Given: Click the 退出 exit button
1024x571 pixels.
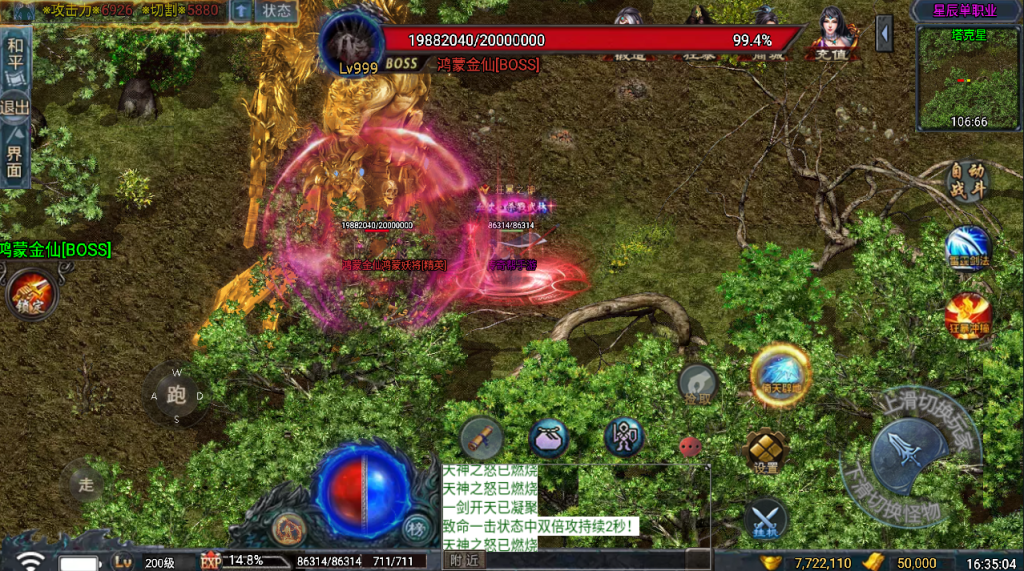Looking at the screenshot, I should coord(15,107).
